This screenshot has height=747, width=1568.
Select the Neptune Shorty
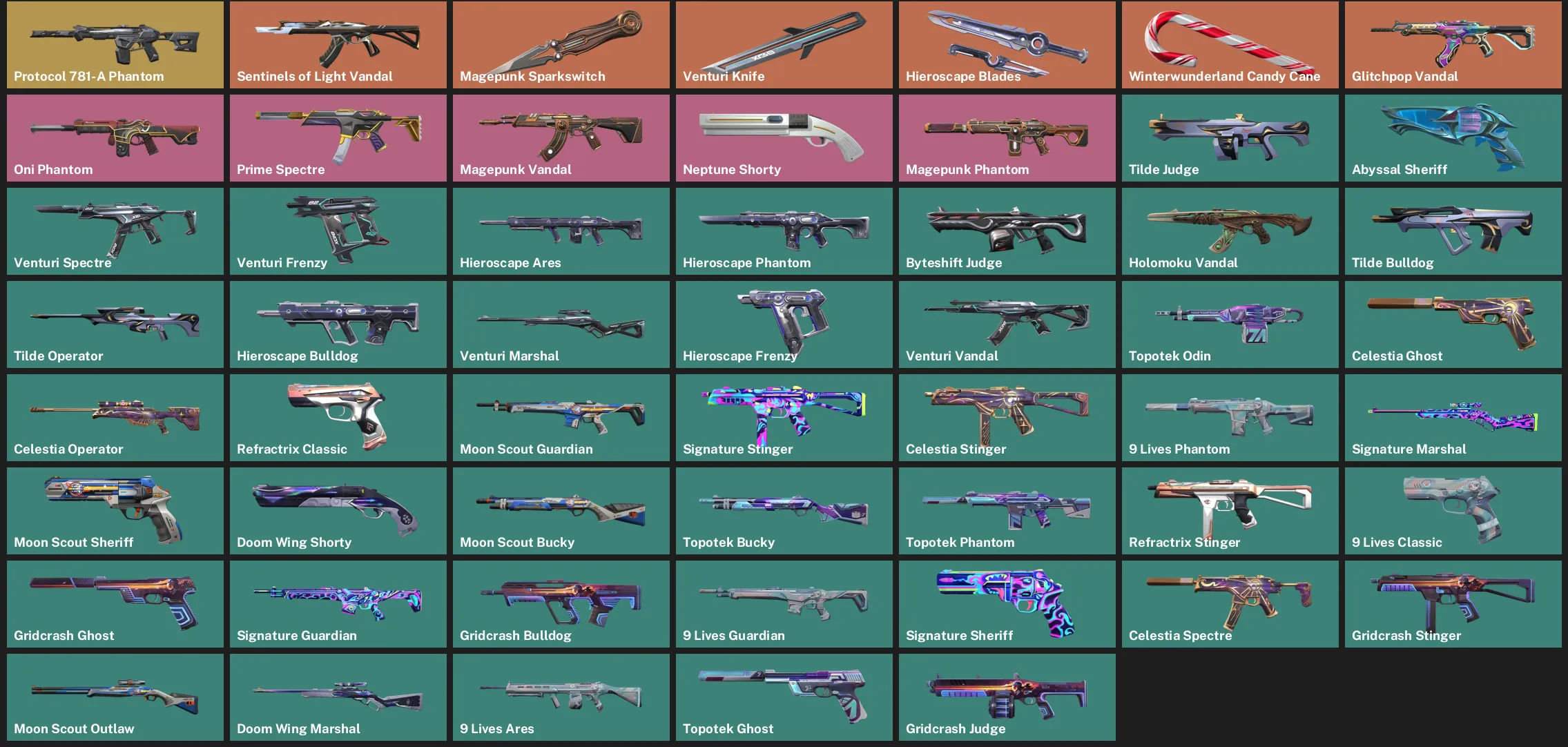784,137
